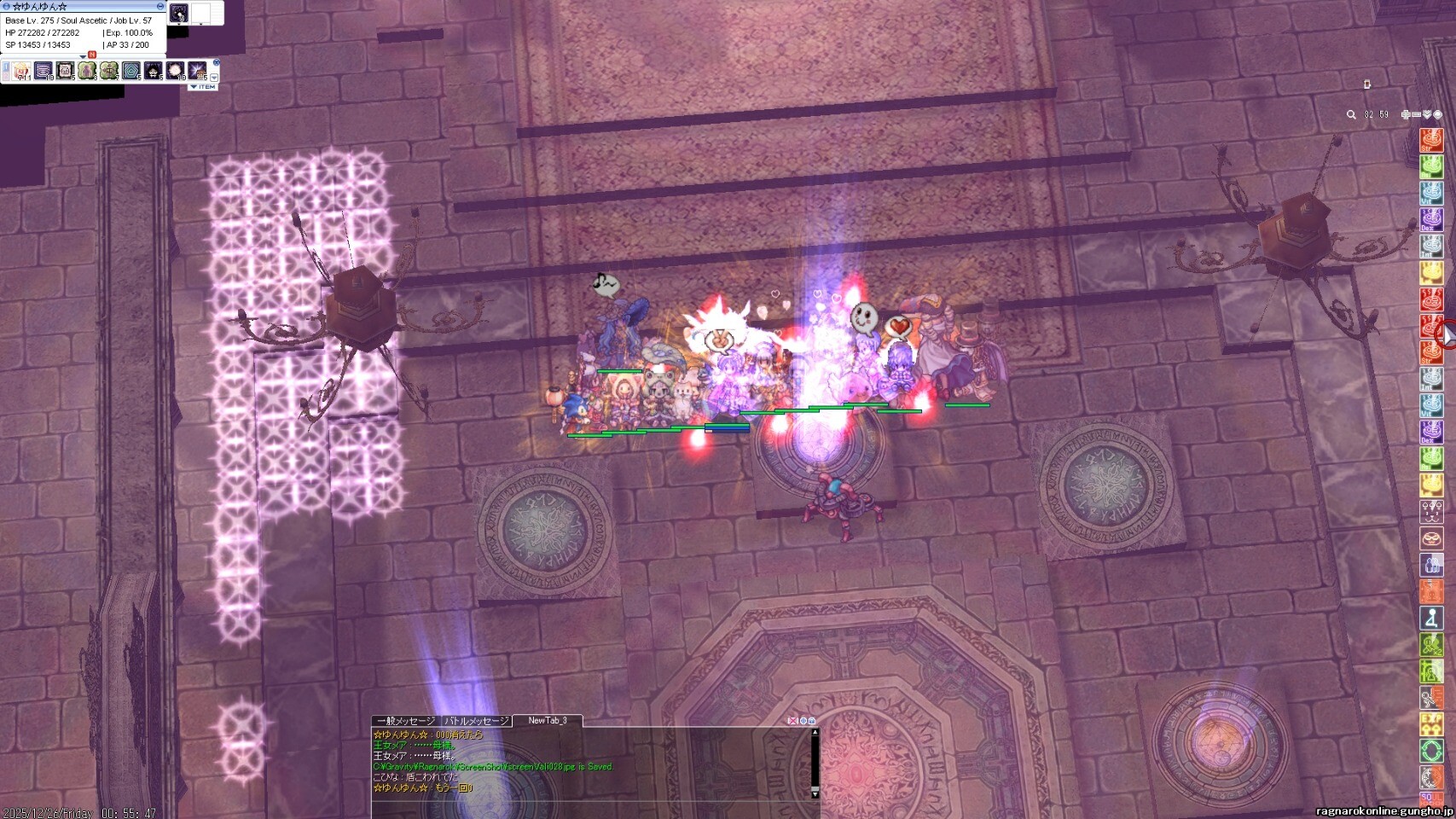Image resolution: width=1456 pixels, height=819 pixels.
Task: Activate the blue wavy-lines skill icon
Action: click(44, 71)
